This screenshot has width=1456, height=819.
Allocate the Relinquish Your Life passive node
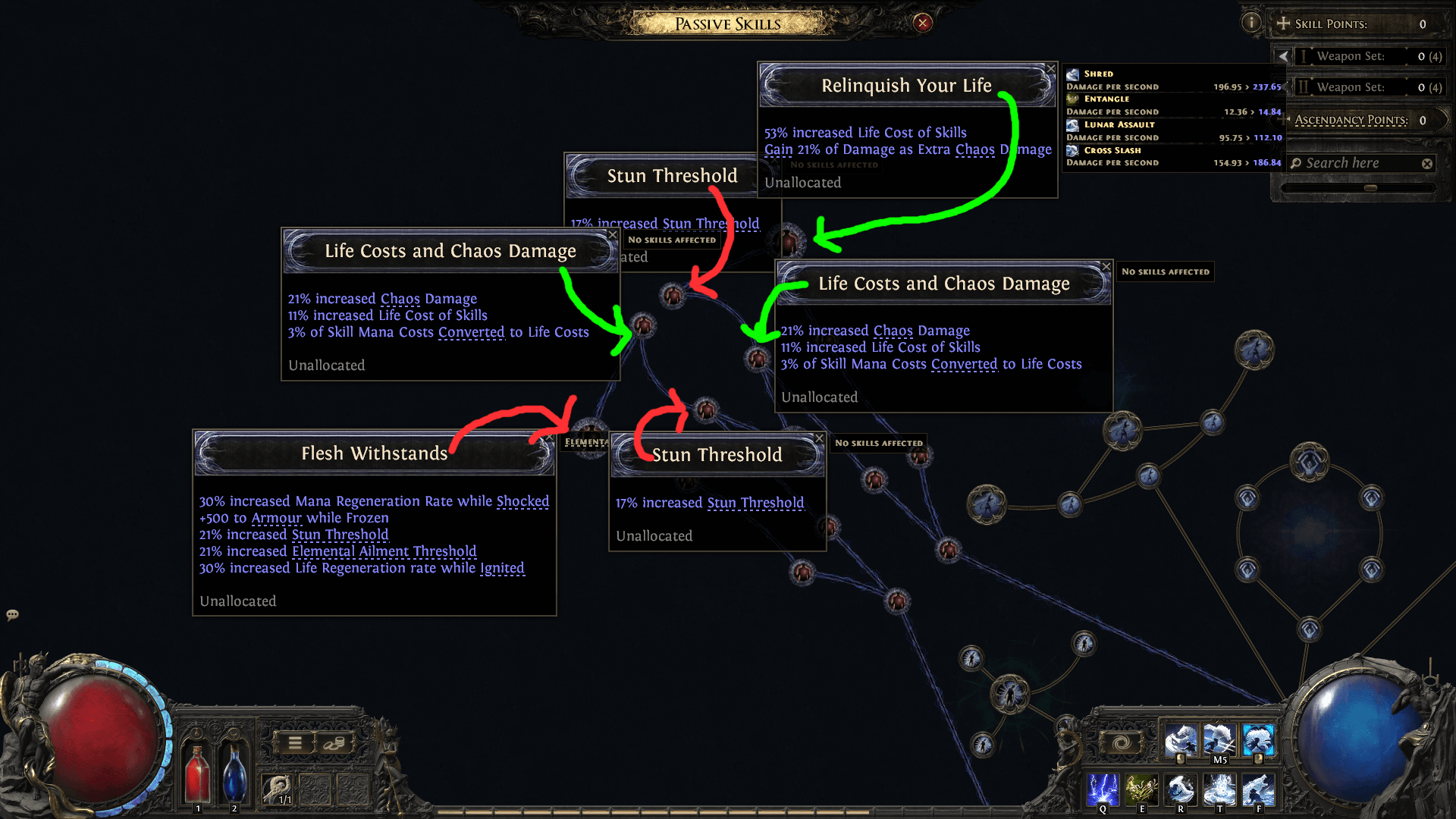(x=789, y=240)
